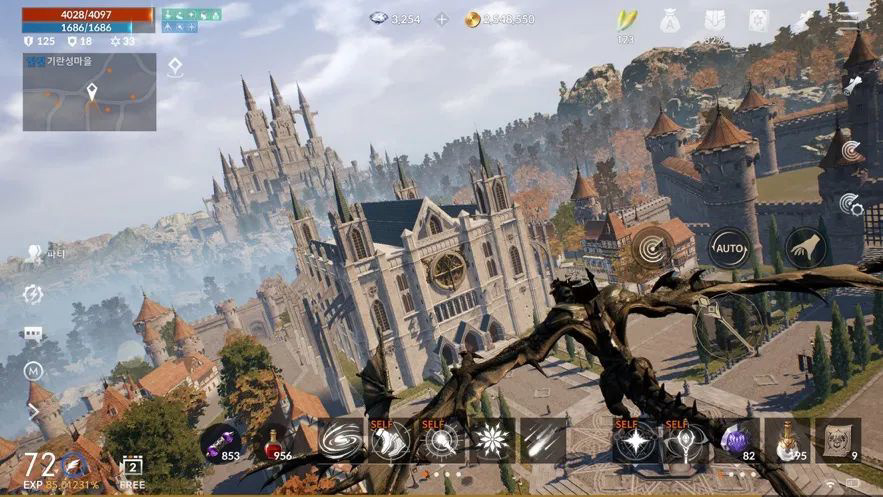Use the purple item showing 853
883x497 pixels.
pos(220,441)
